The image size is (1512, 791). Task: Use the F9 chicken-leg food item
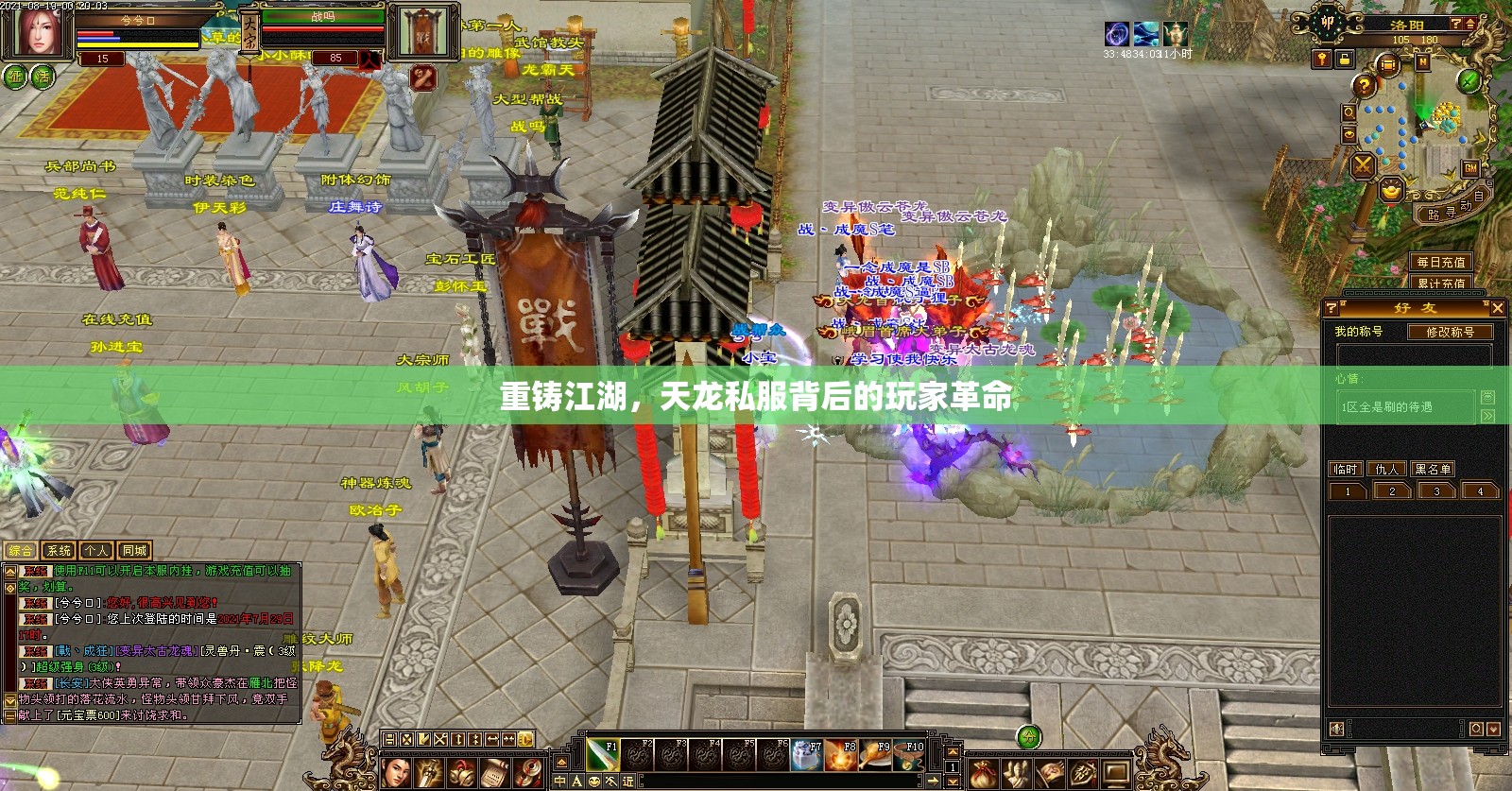[x=874, y=756]
